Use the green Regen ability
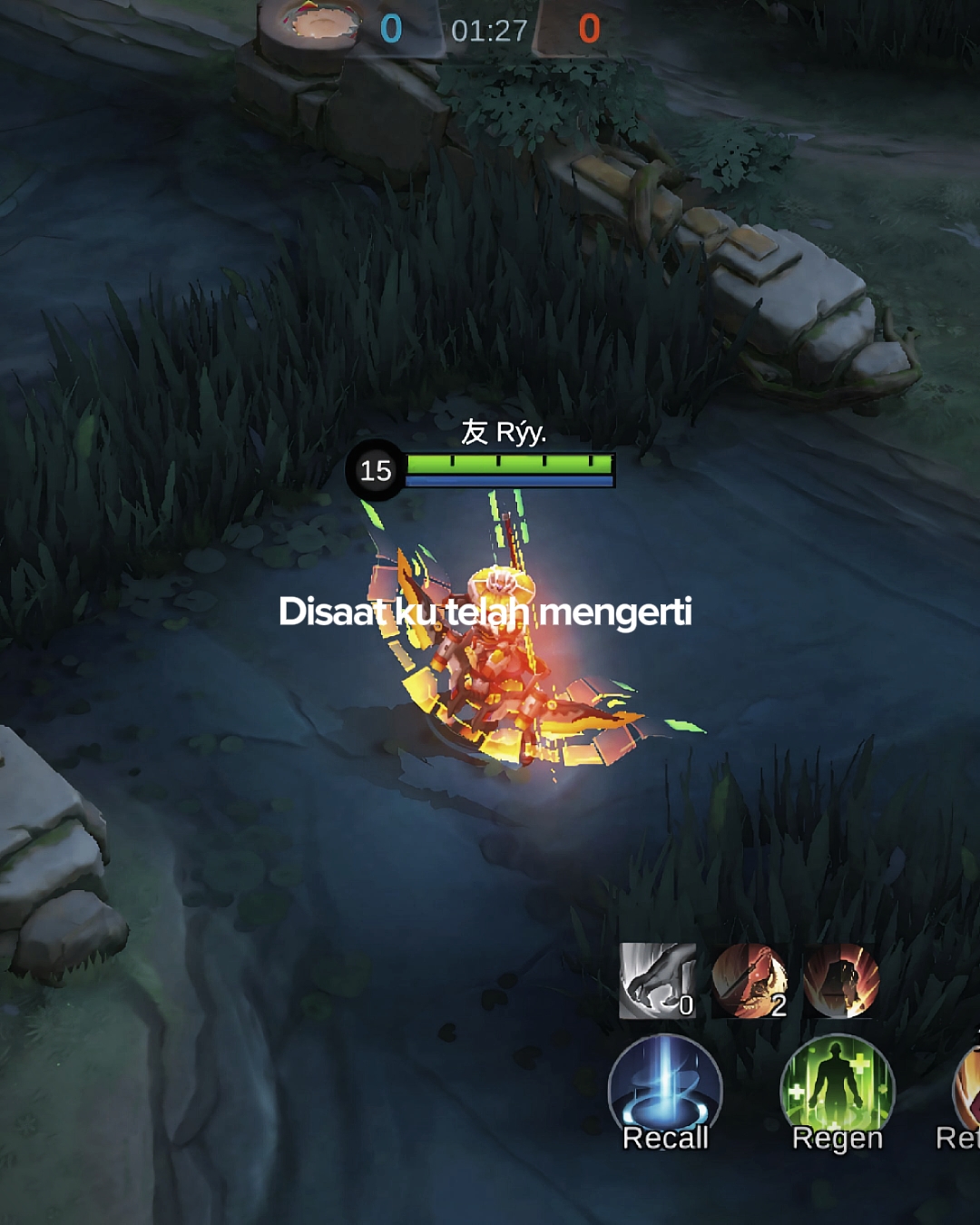This screenshot has height=1225, width=980. pos(837,1093)
